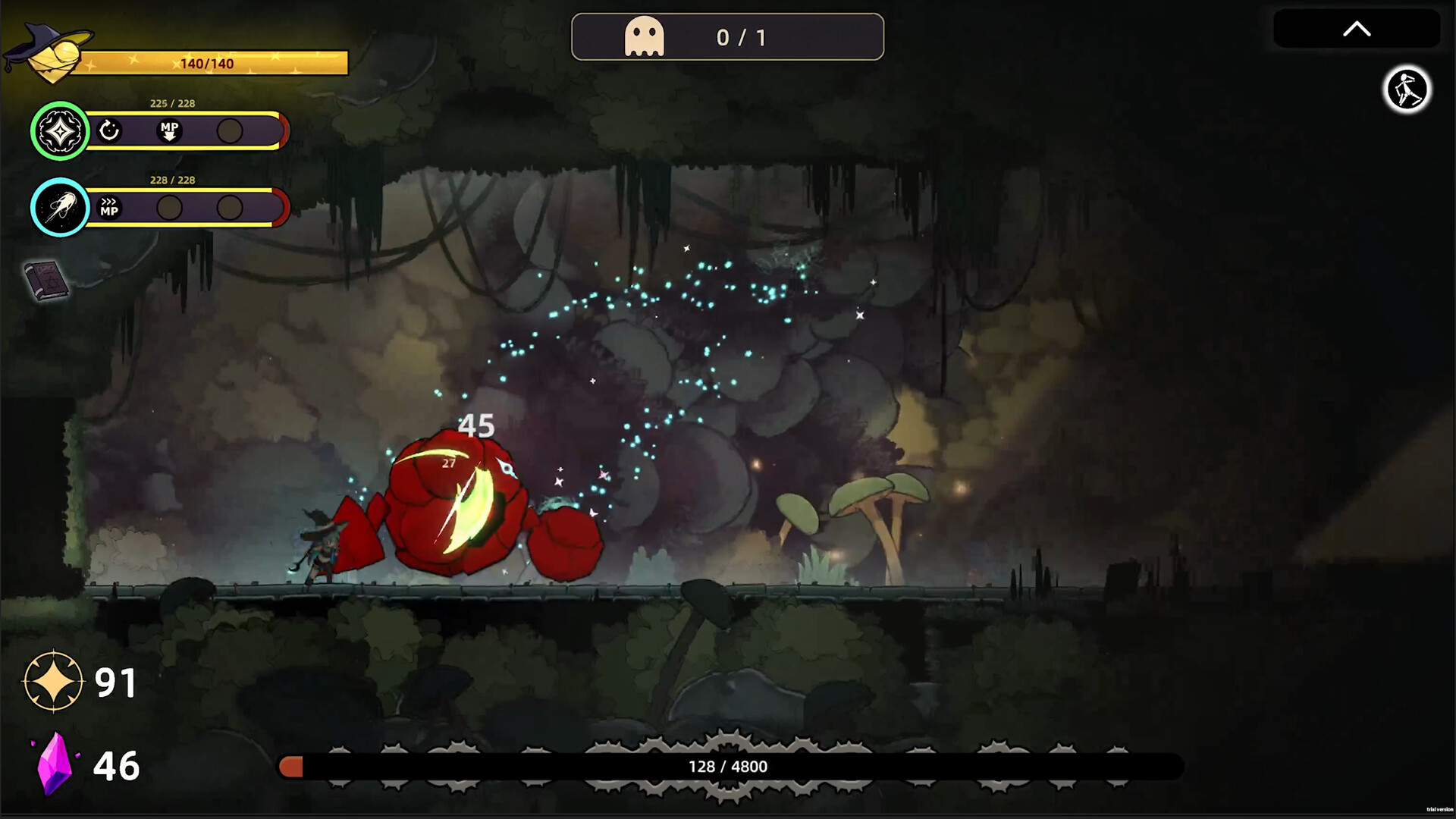
Task: Click the ghost icon in the counter
Action: pos(644,36)
